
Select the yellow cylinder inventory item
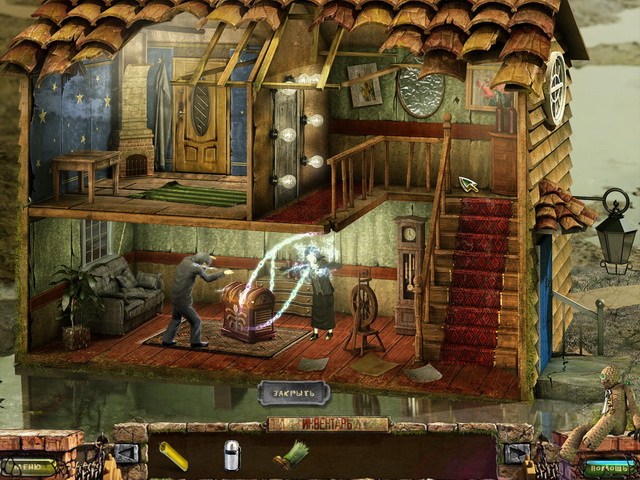coord(173,455)
